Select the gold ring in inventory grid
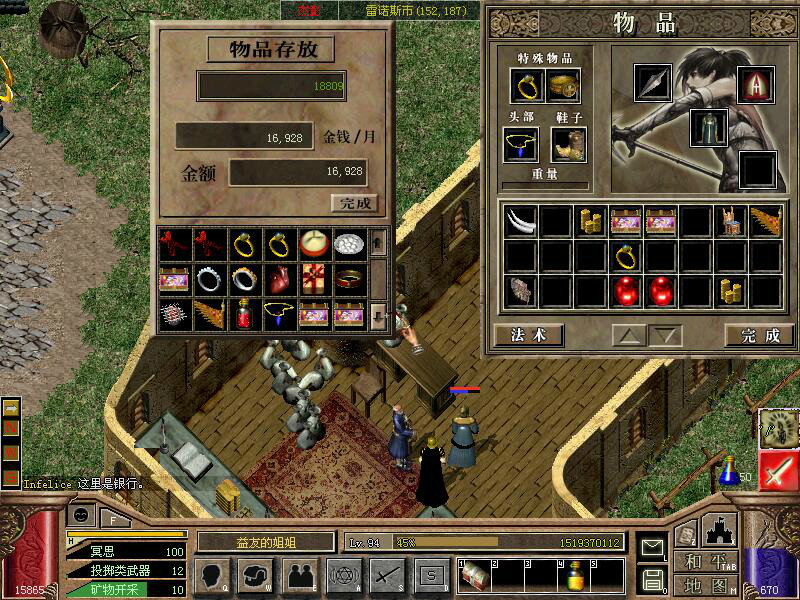This screenshot has width=800, height=600. 627,256
